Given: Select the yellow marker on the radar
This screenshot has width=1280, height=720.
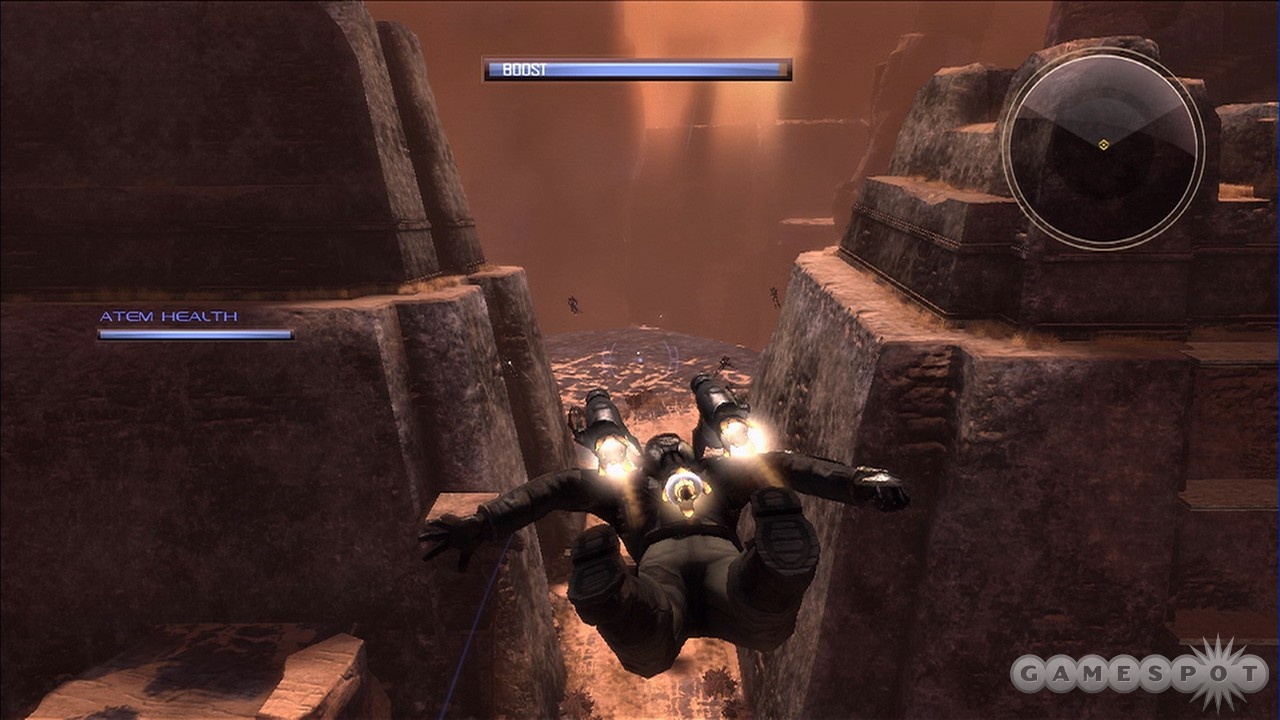Looking at the screenshot, I should point(1103,144).
